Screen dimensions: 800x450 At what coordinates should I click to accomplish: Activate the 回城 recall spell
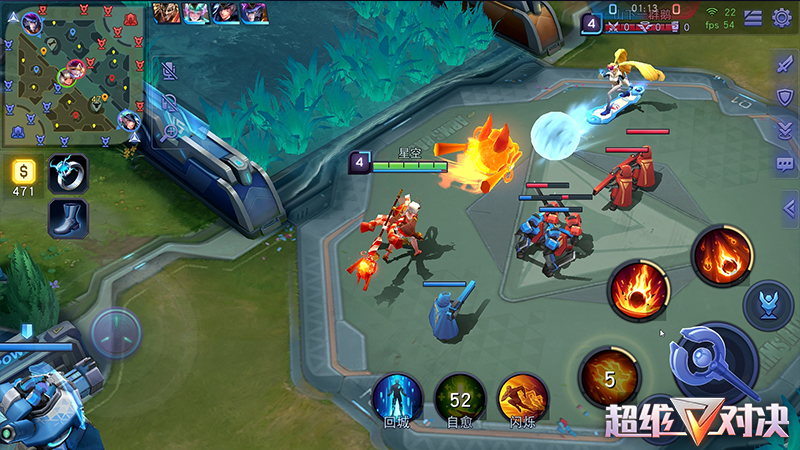pyautogui.click(x=397, y=397)
